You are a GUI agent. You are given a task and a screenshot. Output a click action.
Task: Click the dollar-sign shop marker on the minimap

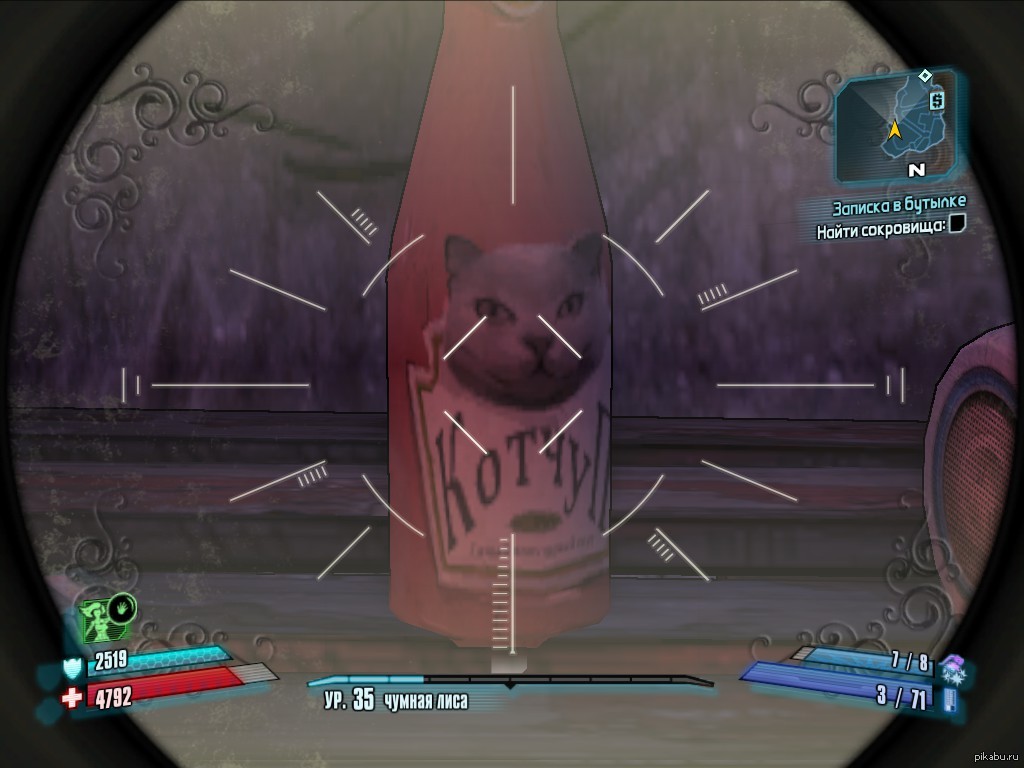coord(936,100)
